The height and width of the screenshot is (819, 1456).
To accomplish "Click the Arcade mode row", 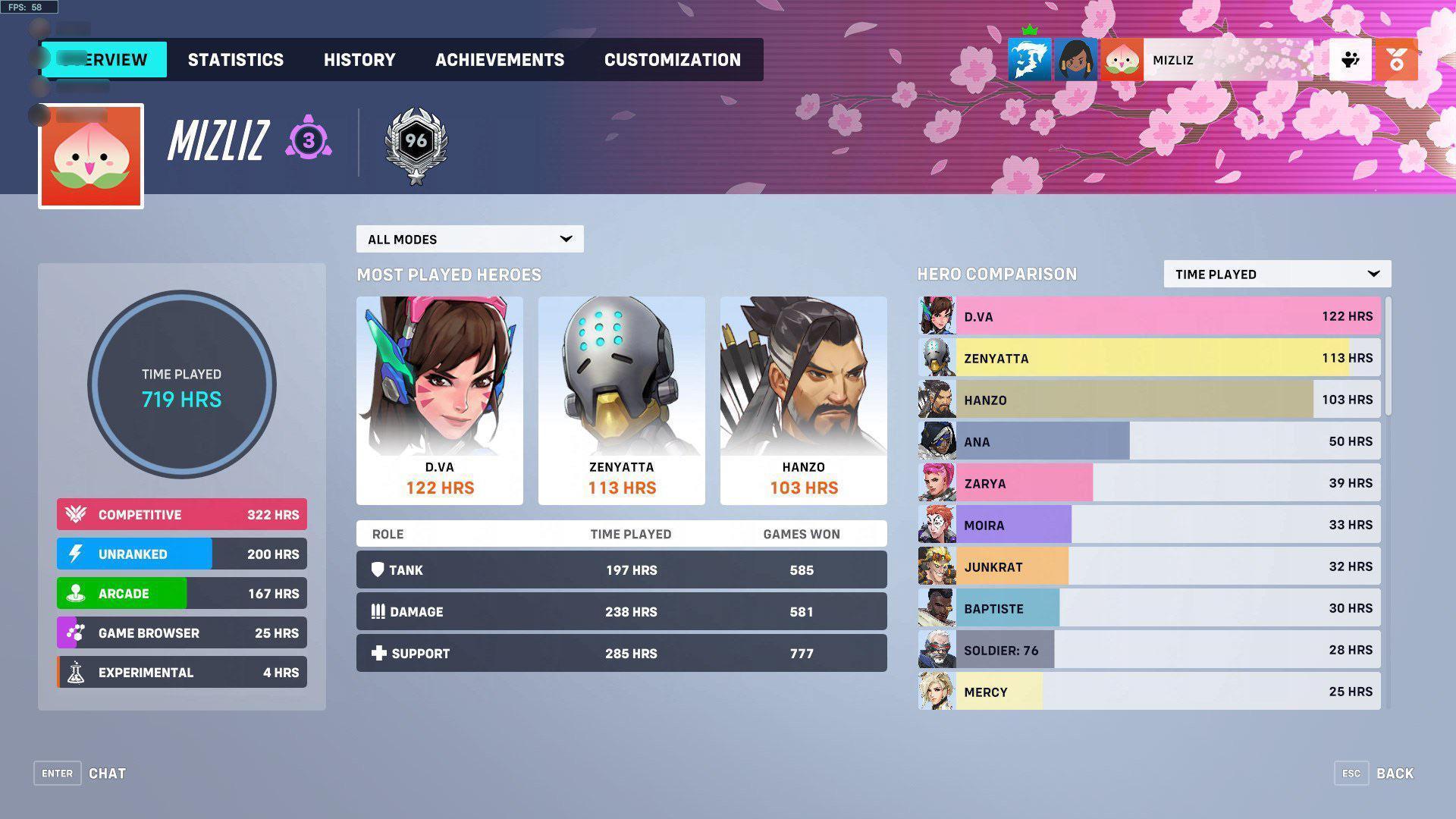I will click(181, 593).
